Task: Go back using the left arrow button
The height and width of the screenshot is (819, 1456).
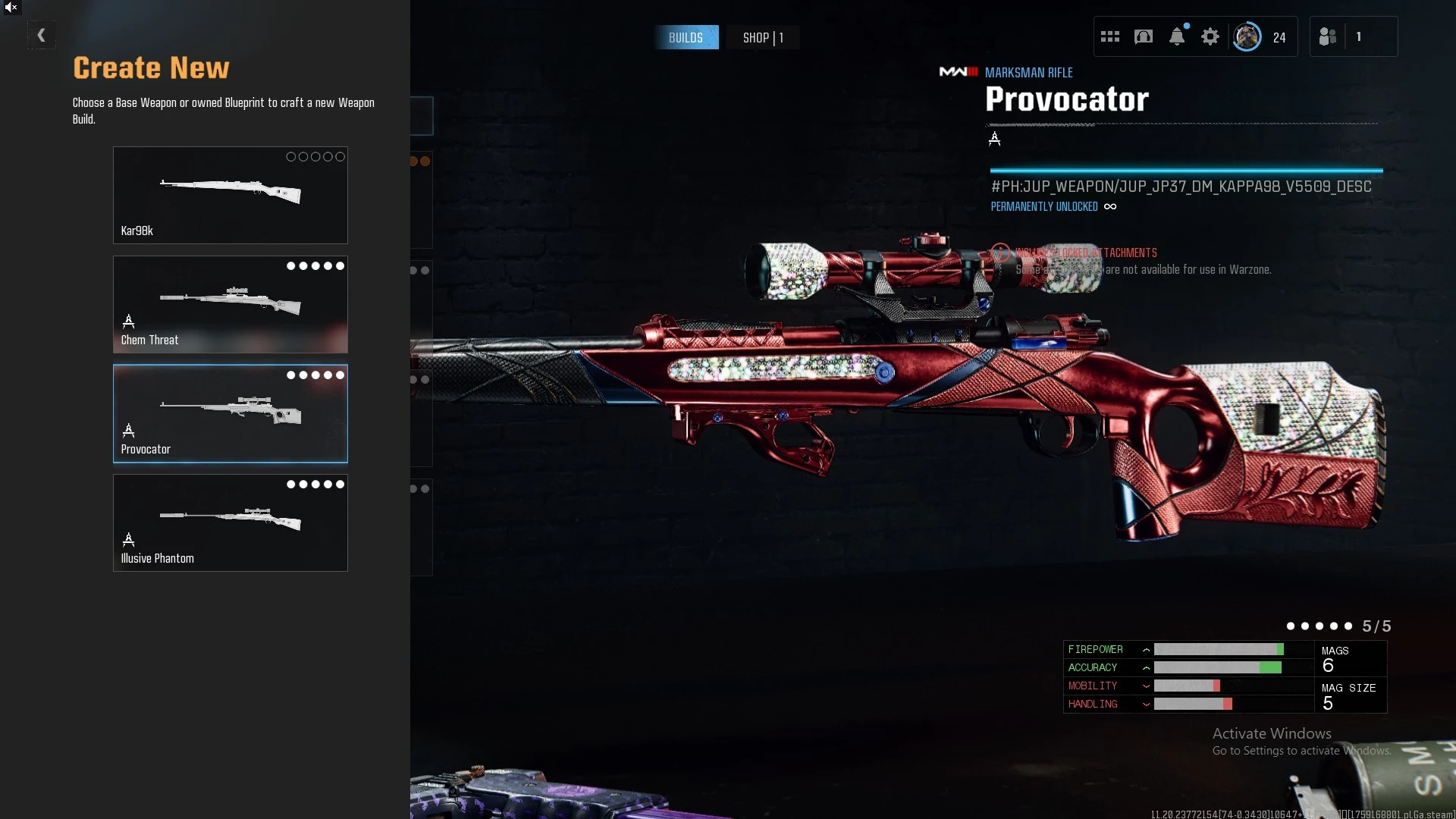Action: tap(41, 36)
